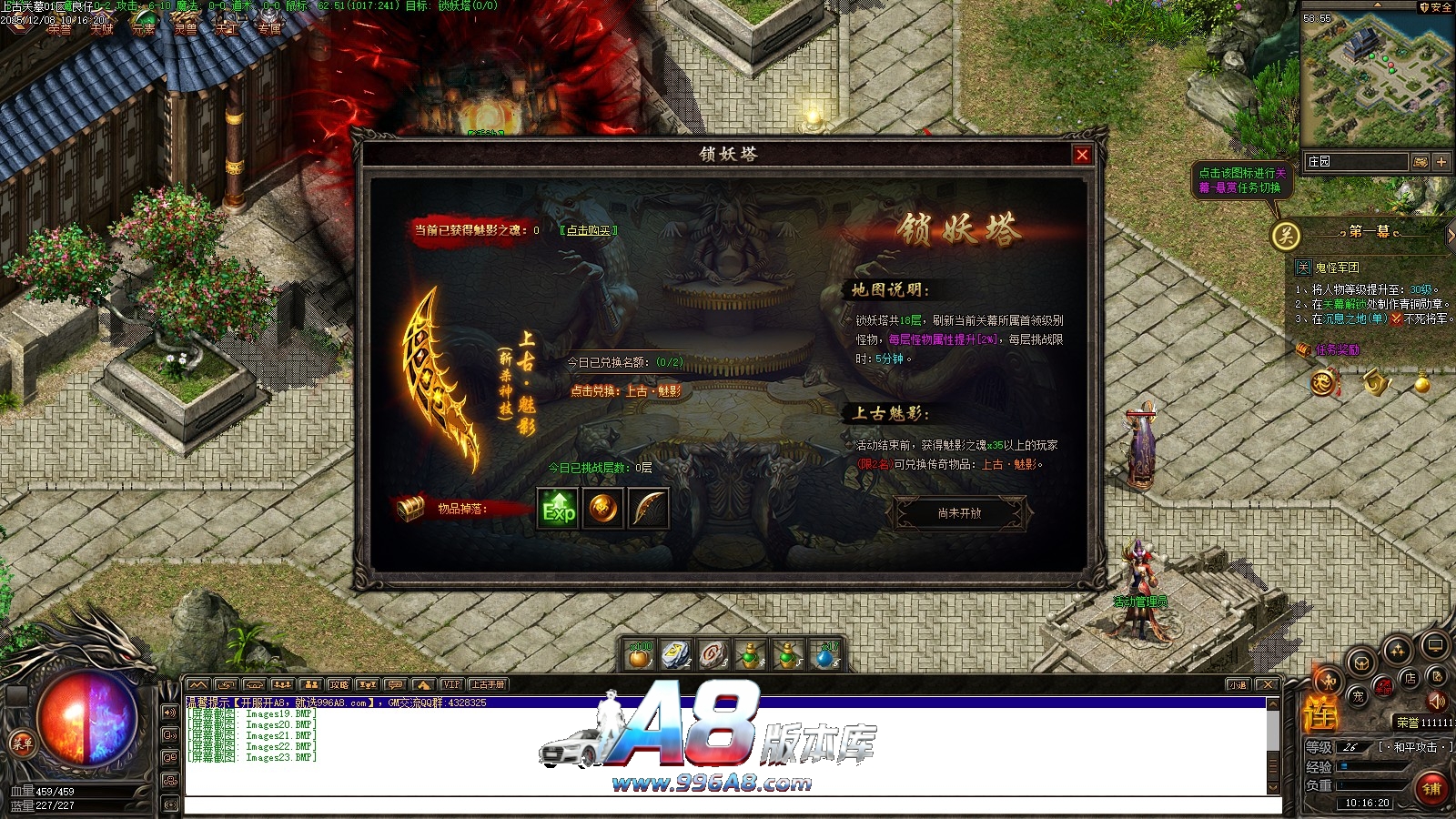Image resolution: width=1456 pixels, height=819 pixels.
Task: Click the minimap plus button
Action: click(x=1441, y=161)
